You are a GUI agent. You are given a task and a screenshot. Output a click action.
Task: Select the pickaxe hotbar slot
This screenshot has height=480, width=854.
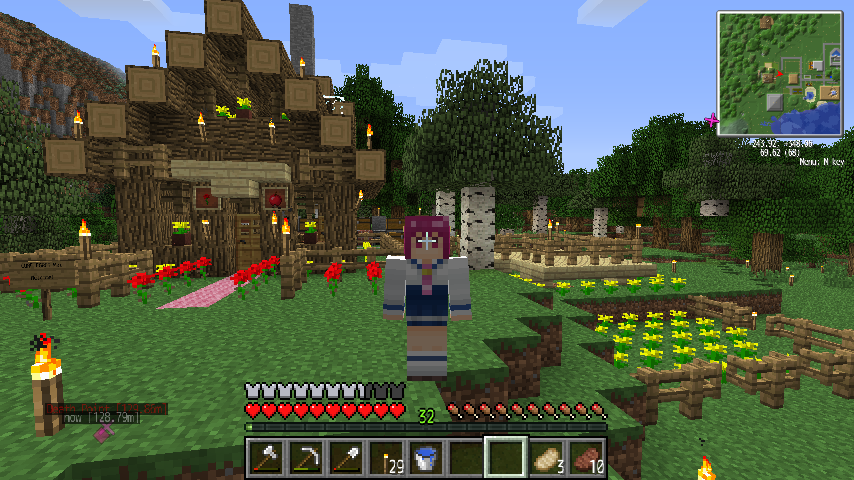point(304,458)
